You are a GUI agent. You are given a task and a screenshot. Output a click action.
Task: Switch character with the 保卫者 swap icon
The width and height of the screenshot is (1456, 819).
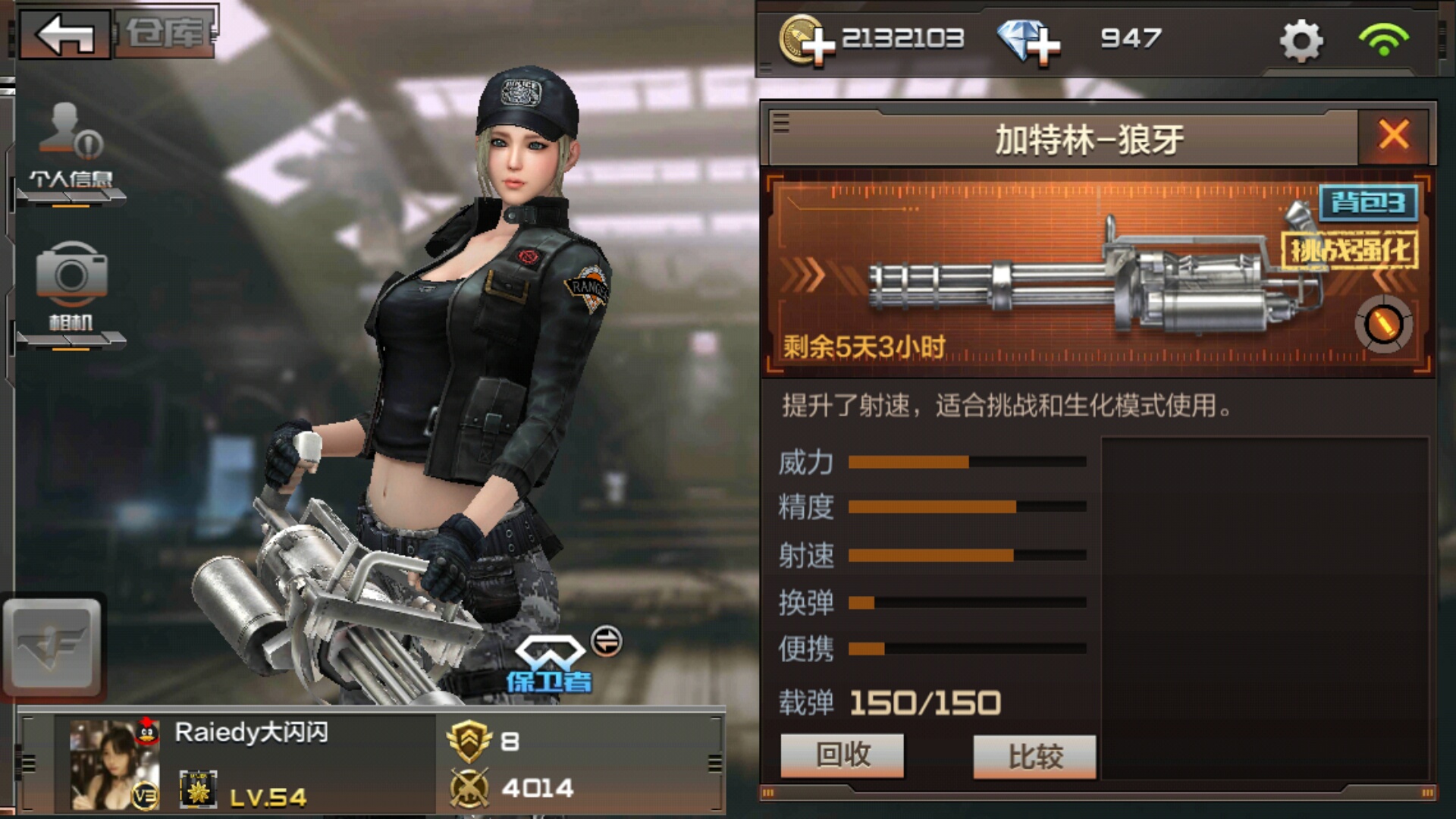[x=606, y=642]
